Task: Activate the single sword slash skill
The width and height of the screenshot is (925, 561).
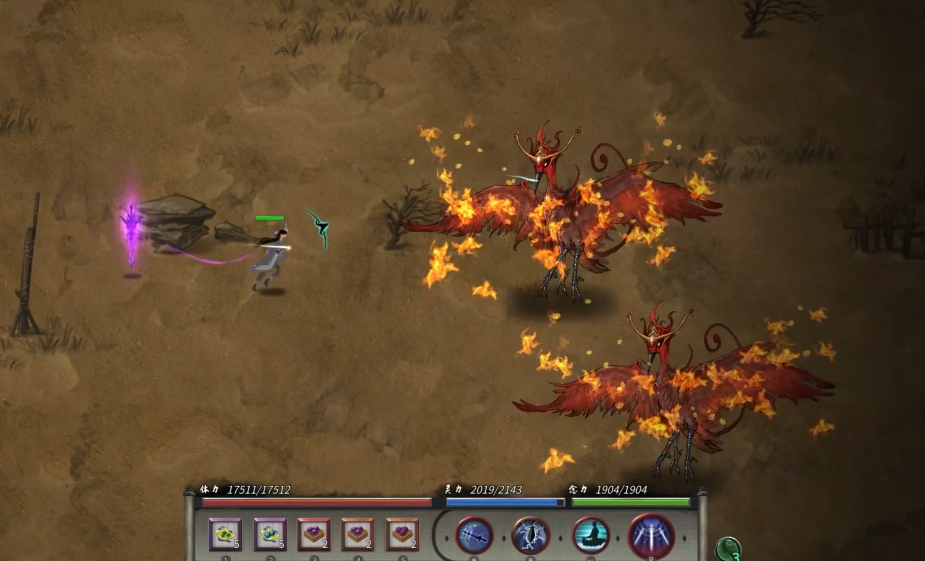Action: (474, 535)
